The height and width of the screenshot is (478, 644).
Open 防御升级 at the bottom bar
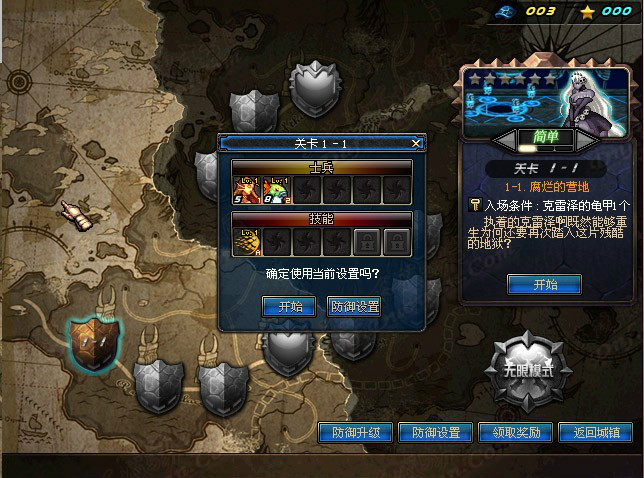(355, 433)
